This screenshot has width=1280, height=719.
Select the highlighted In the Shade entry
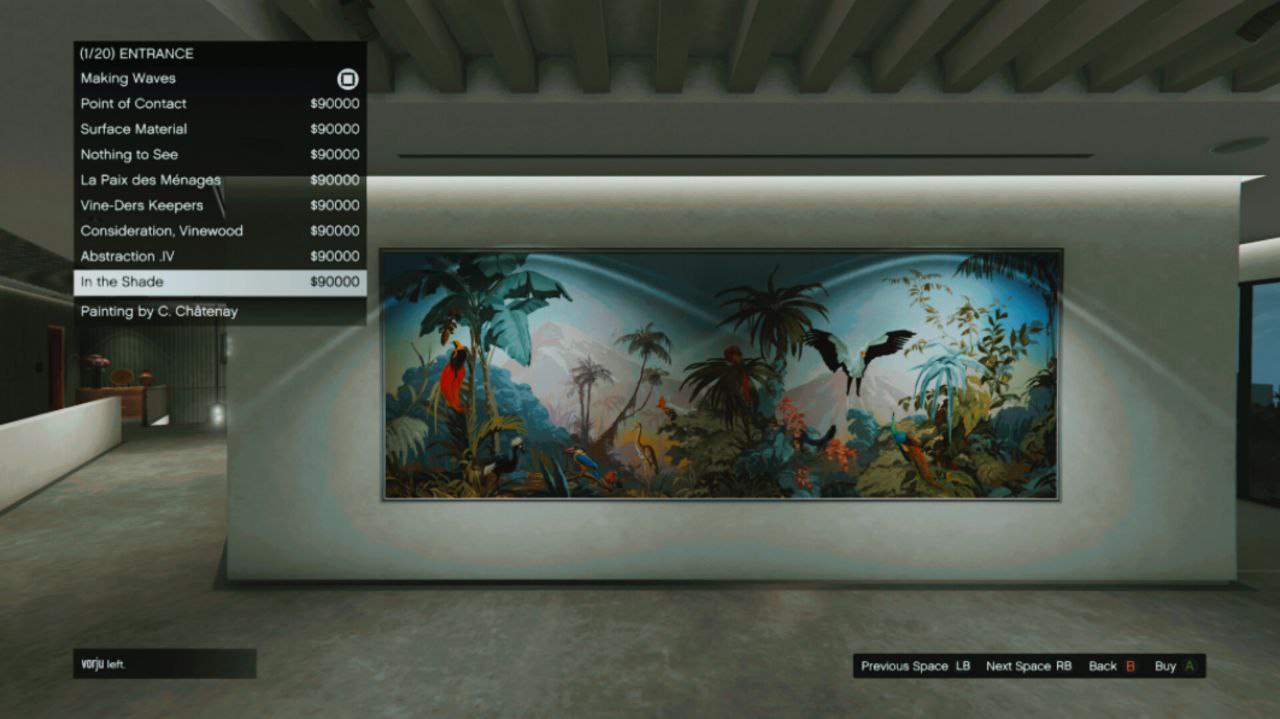point(122,282)
